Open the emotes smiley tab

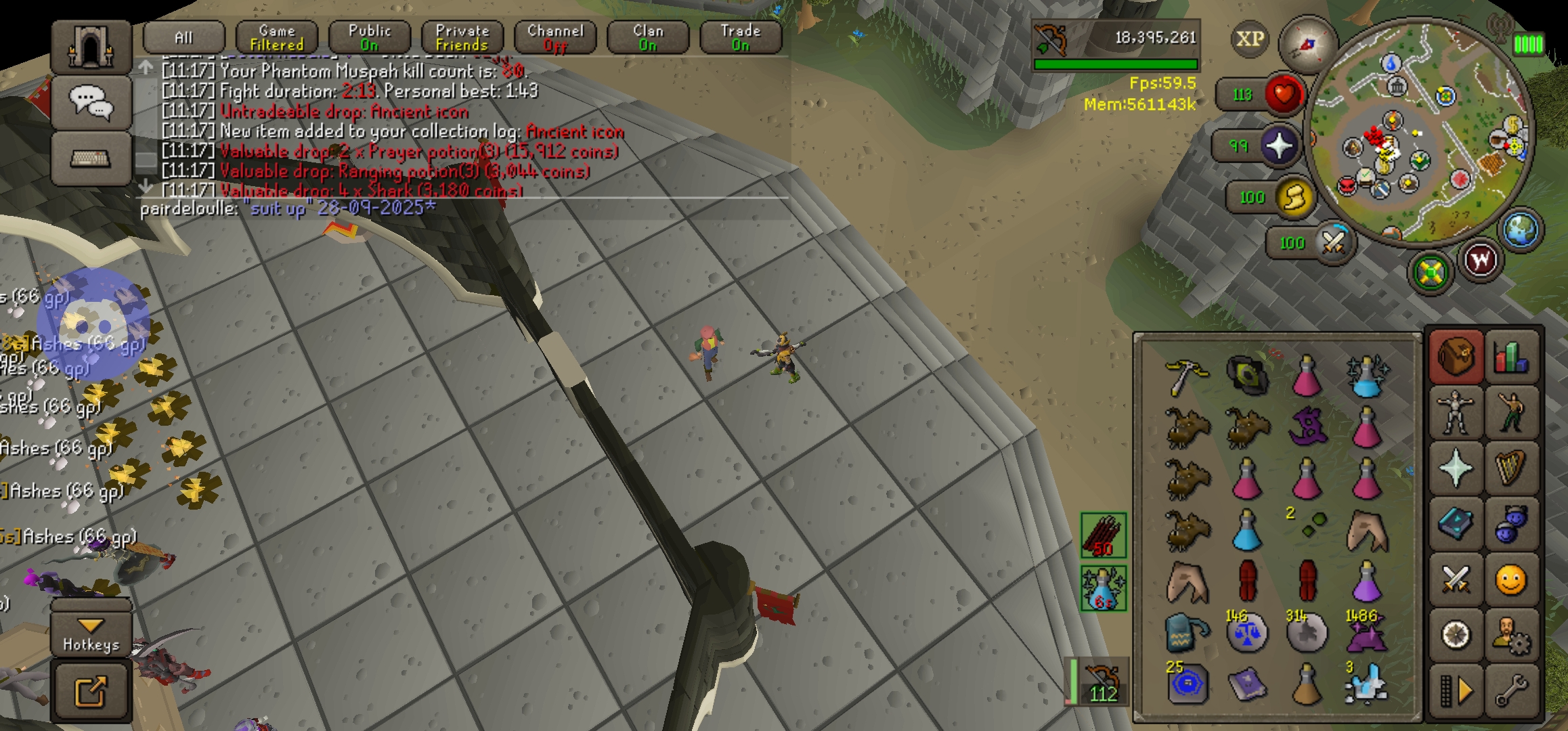tap(1510, 581)
